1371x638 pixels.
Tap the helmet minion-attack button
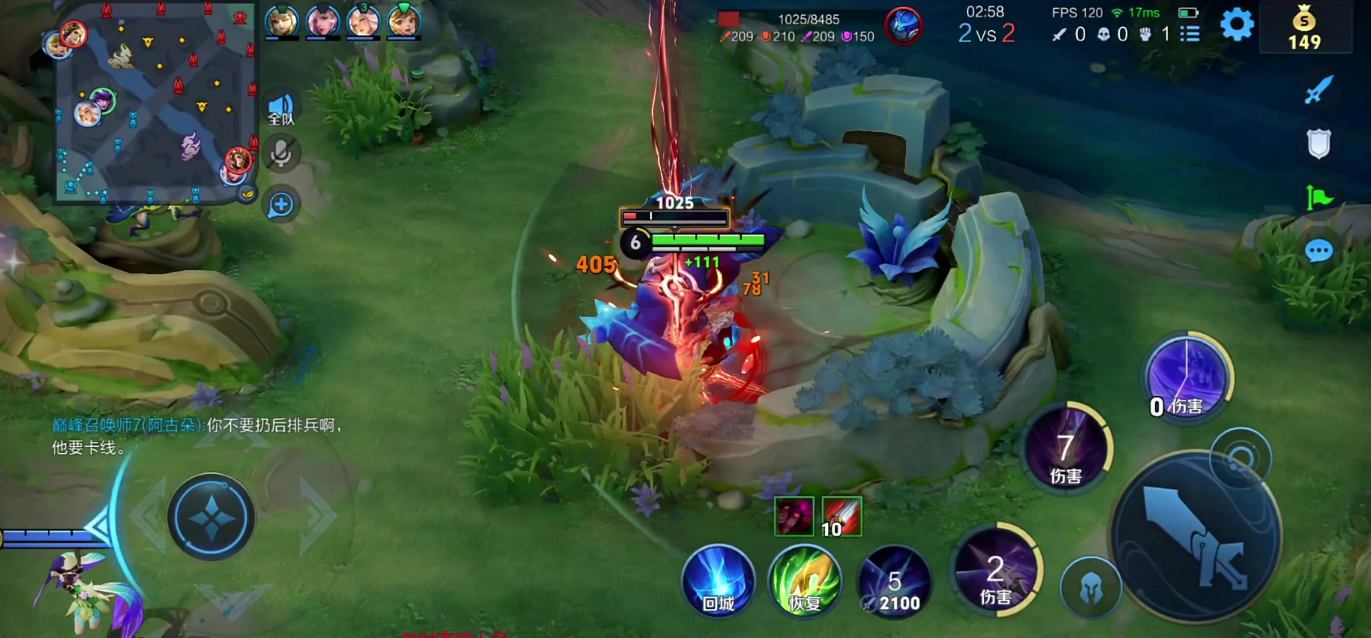1089,586
